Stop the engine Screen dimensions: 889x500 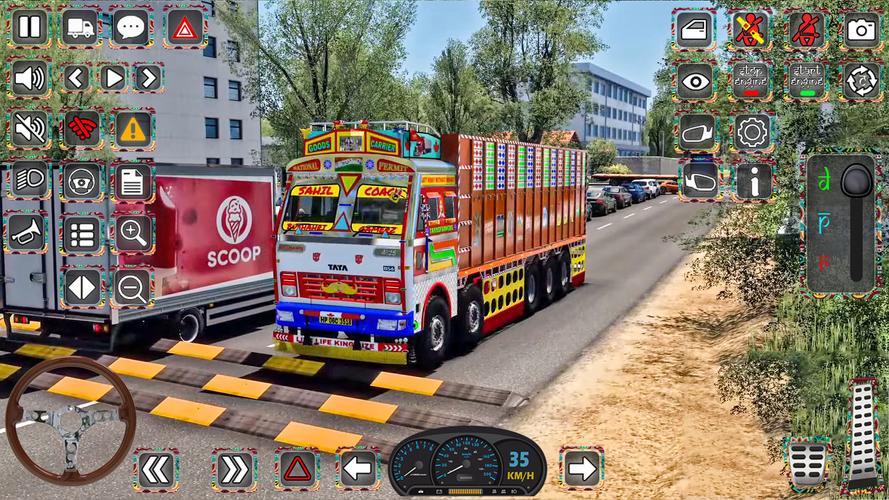click(751, 80)
